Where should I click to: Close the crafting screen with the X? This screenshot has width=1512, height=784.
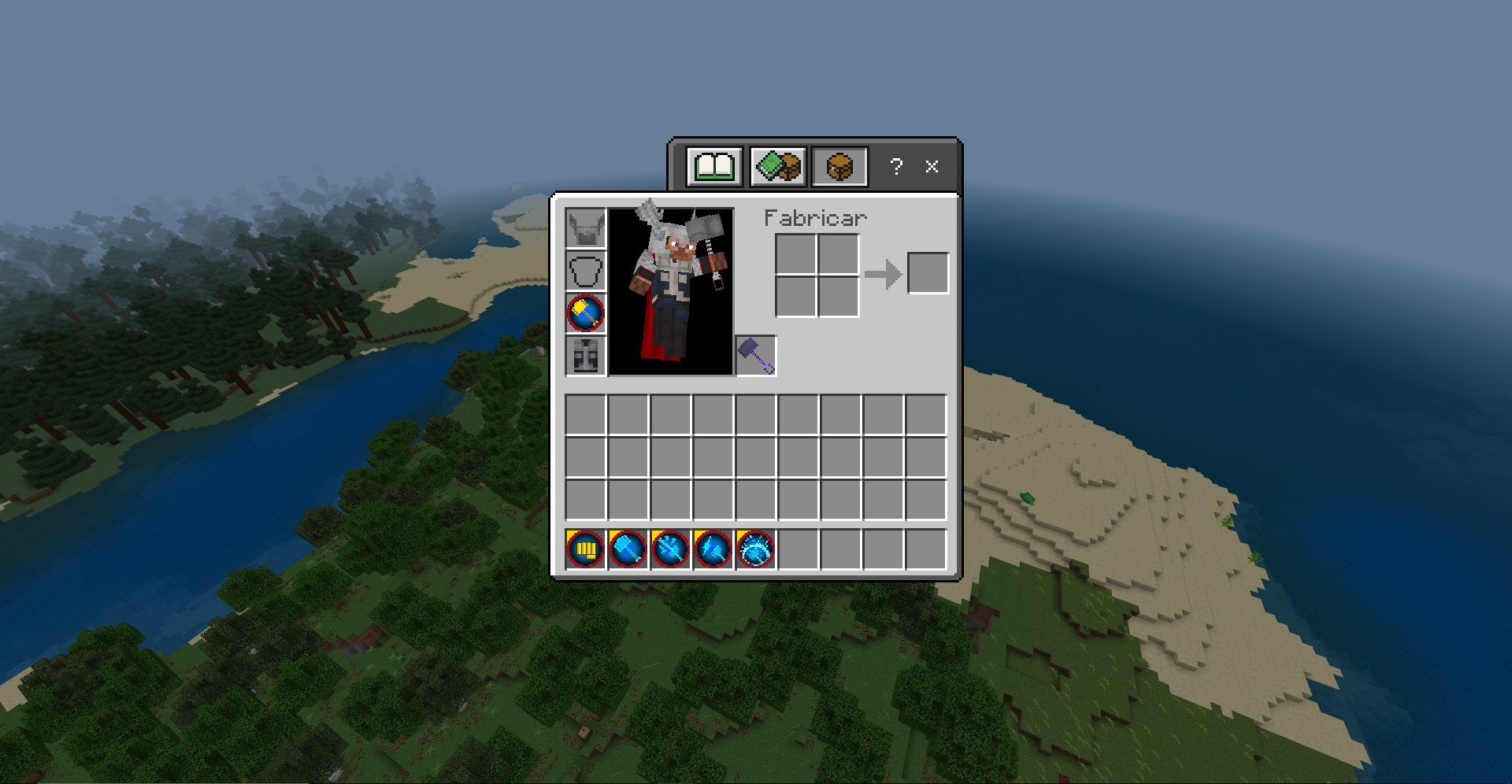(931, 166)
